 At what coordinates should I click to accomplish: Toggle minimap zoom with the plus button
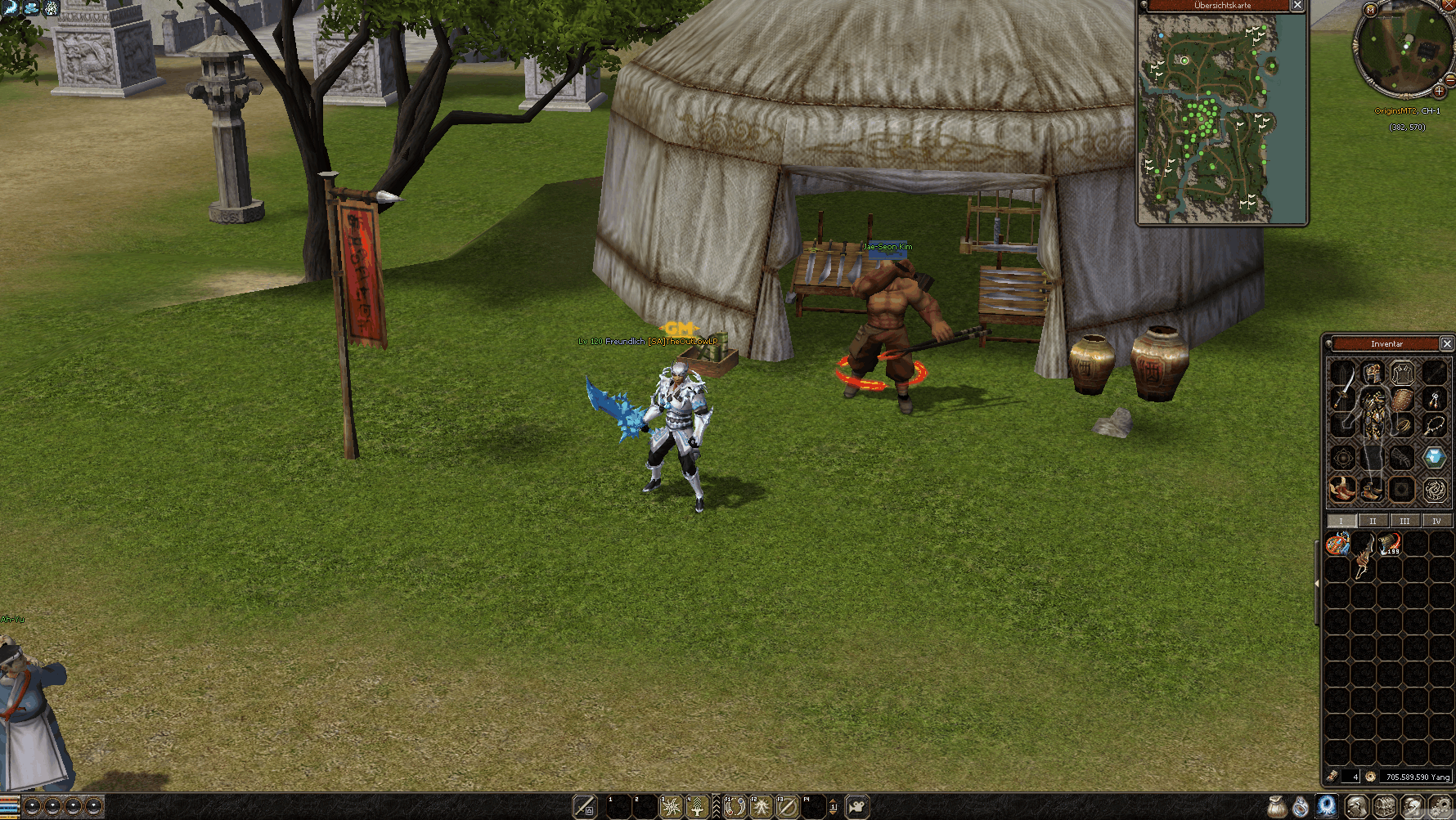(x=1440, y=92)
